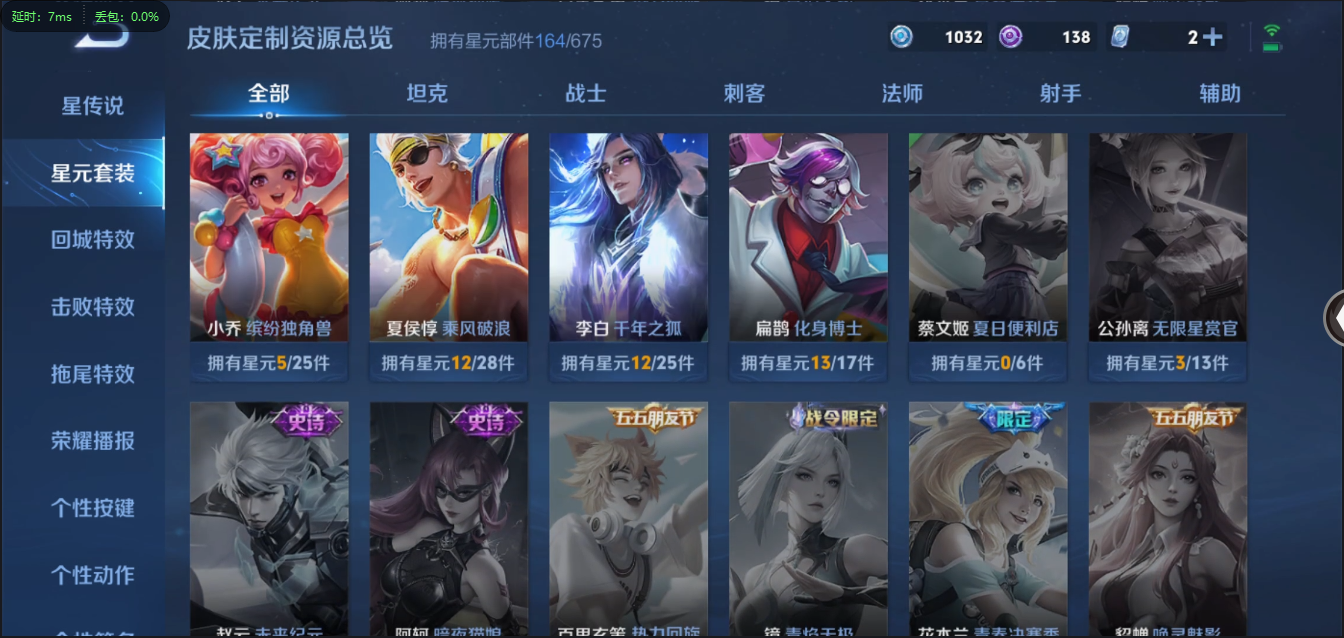Open 荣耀播报 section
This screenshot has height=638, width=1344.
point(92,441)
